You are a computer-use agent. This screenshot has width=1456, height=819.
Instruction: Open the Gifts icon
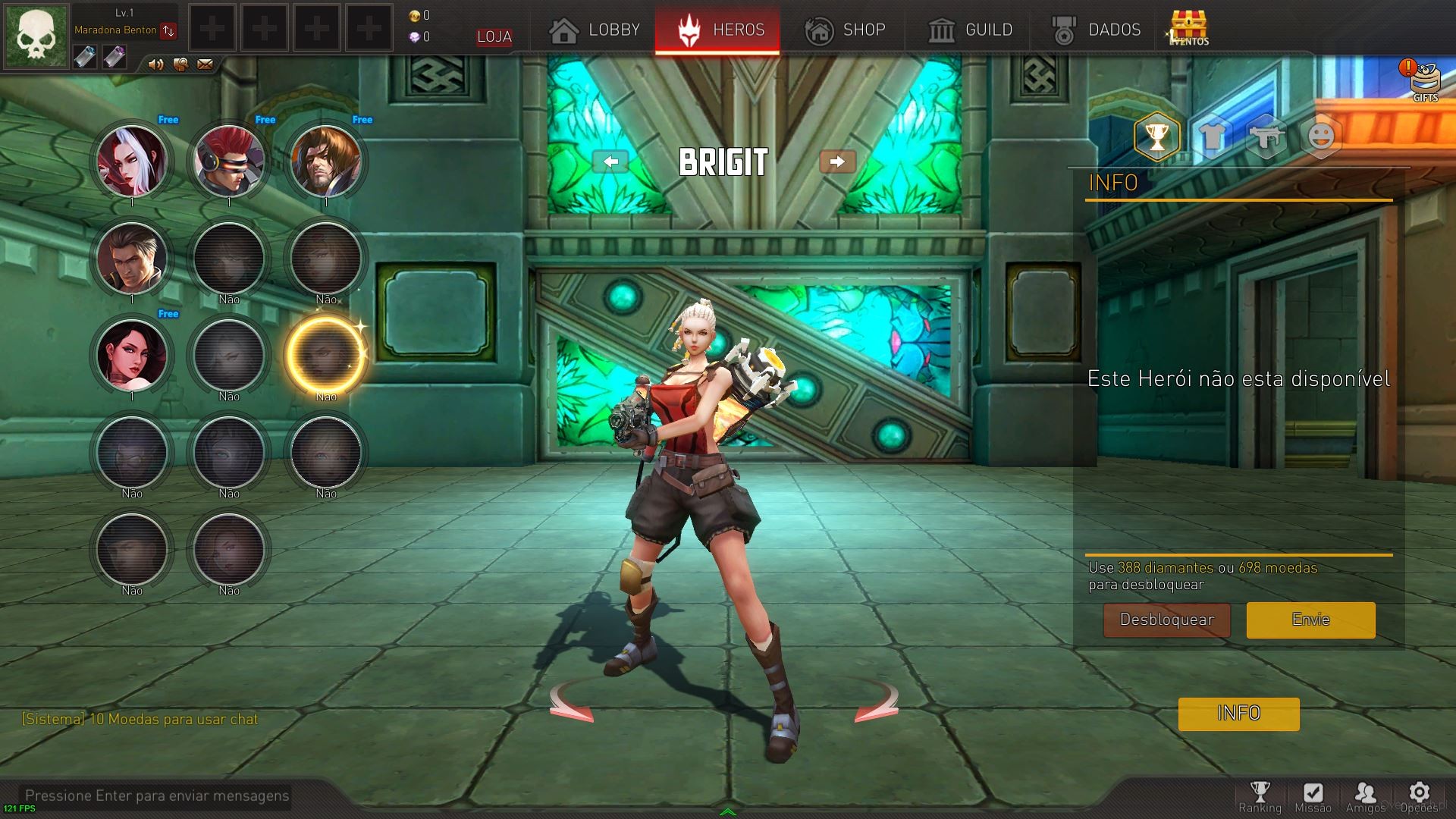(x=1424, y=80)
